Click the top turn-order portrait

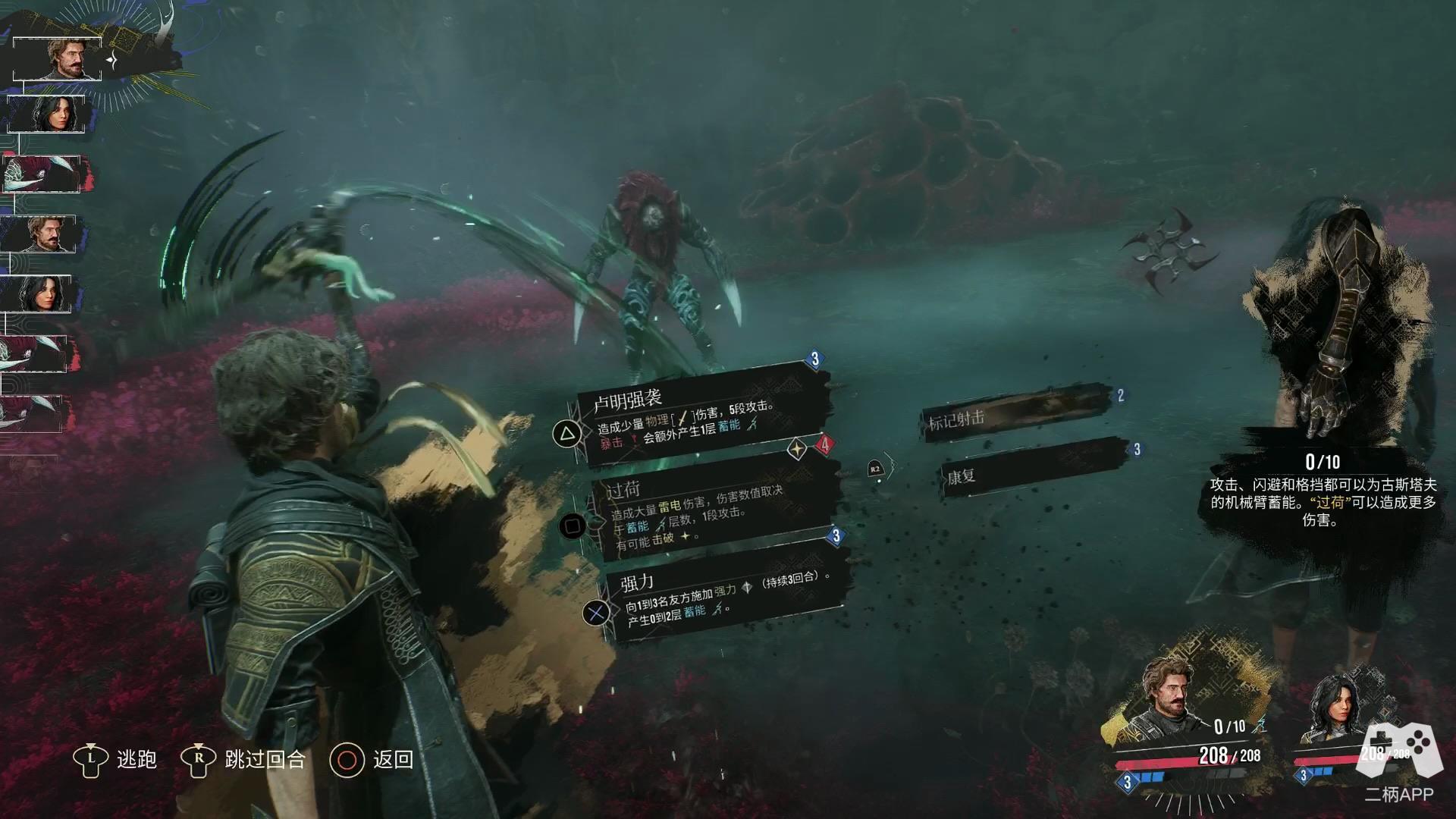pos(58,58)
